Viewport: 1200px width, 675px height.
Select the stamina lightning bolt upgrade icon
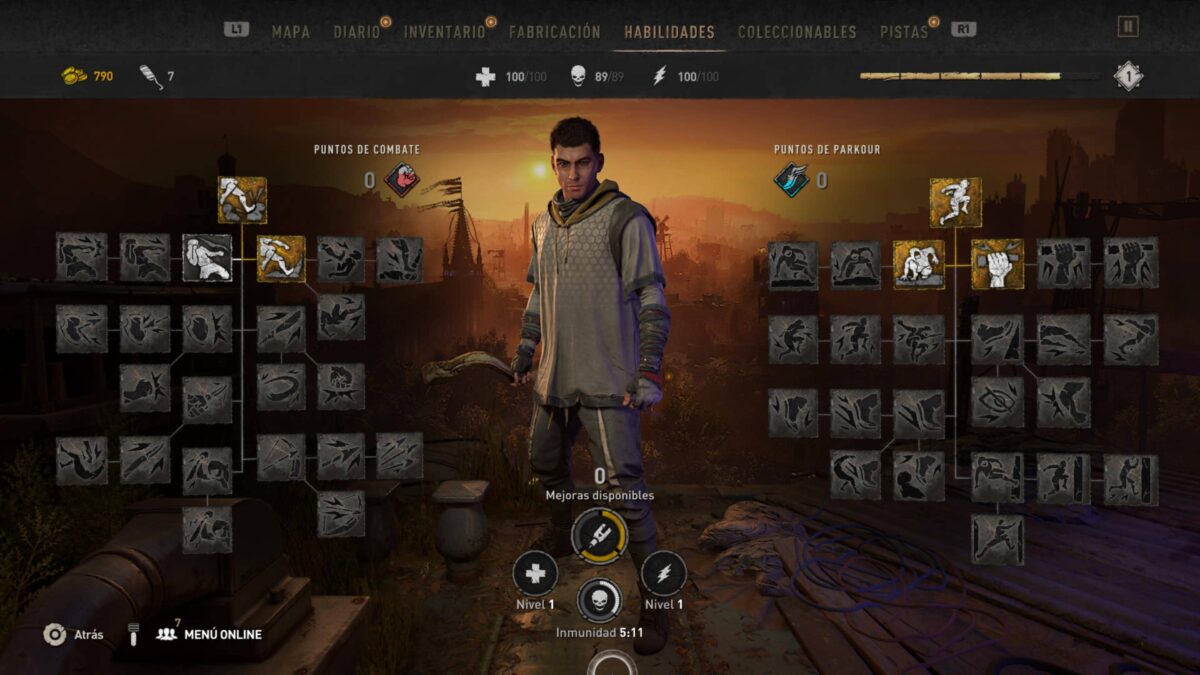pos(663,575)
